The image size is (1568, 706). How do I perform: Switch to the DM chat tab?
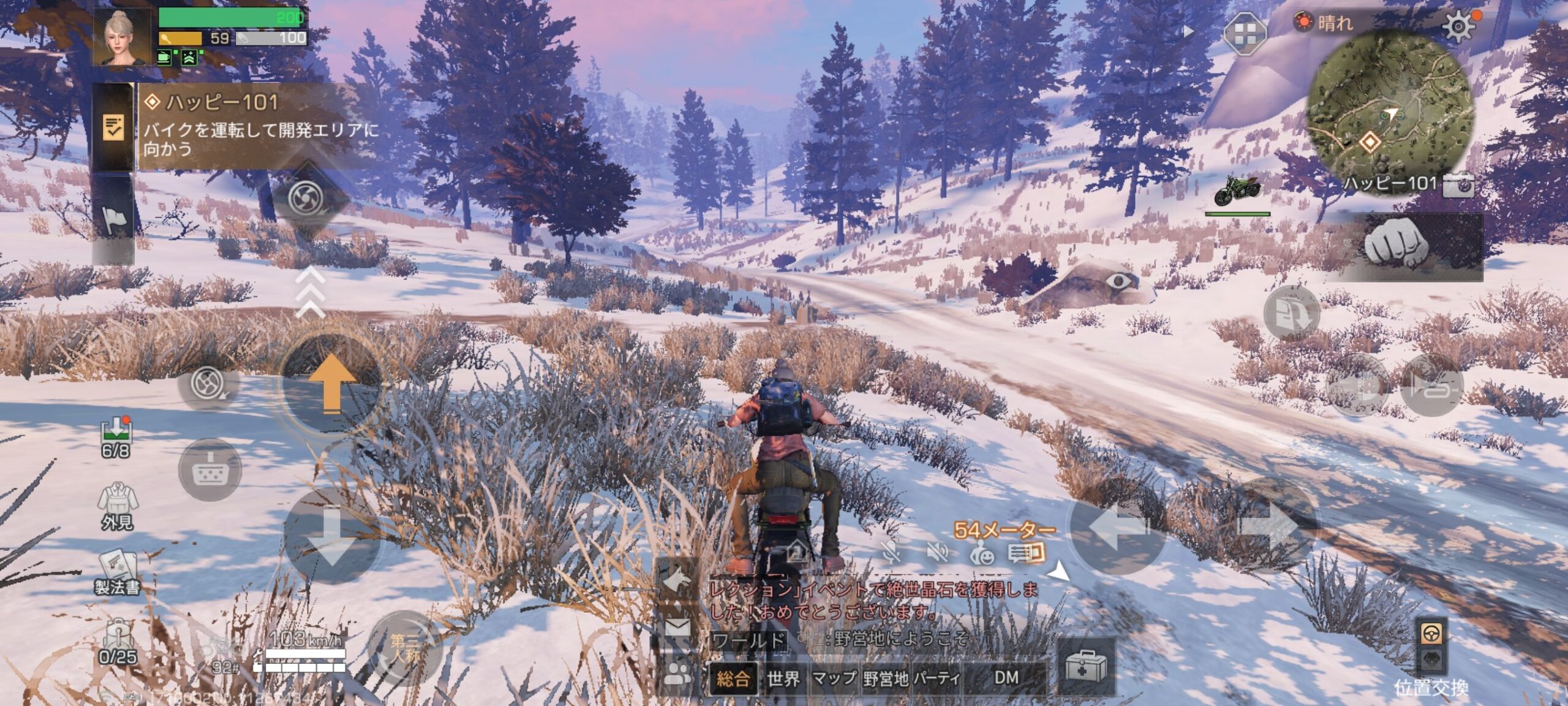click(x=1006, y=678)
